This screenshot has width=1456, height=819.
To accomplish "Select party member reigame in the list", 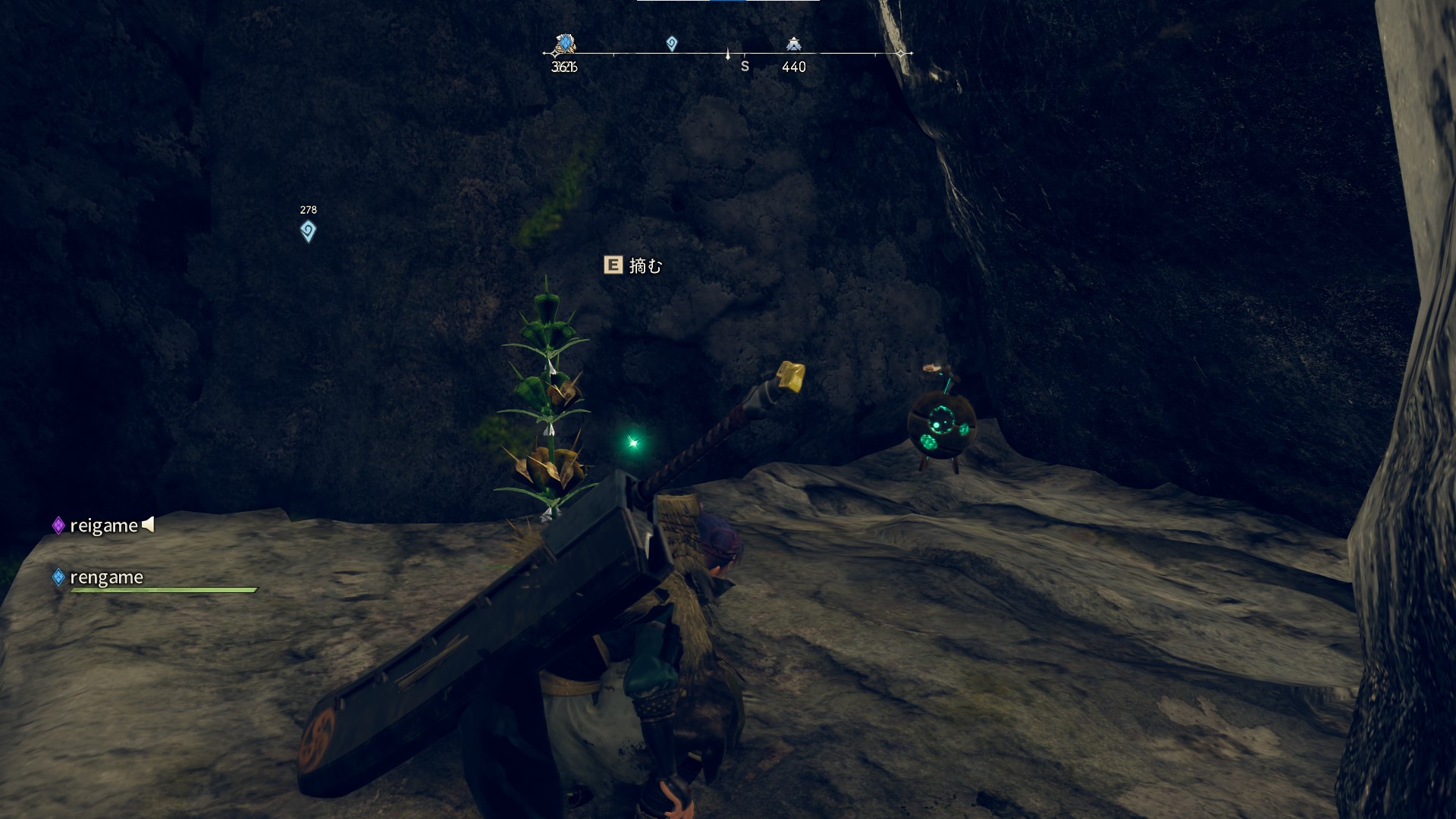I will 103,526.
